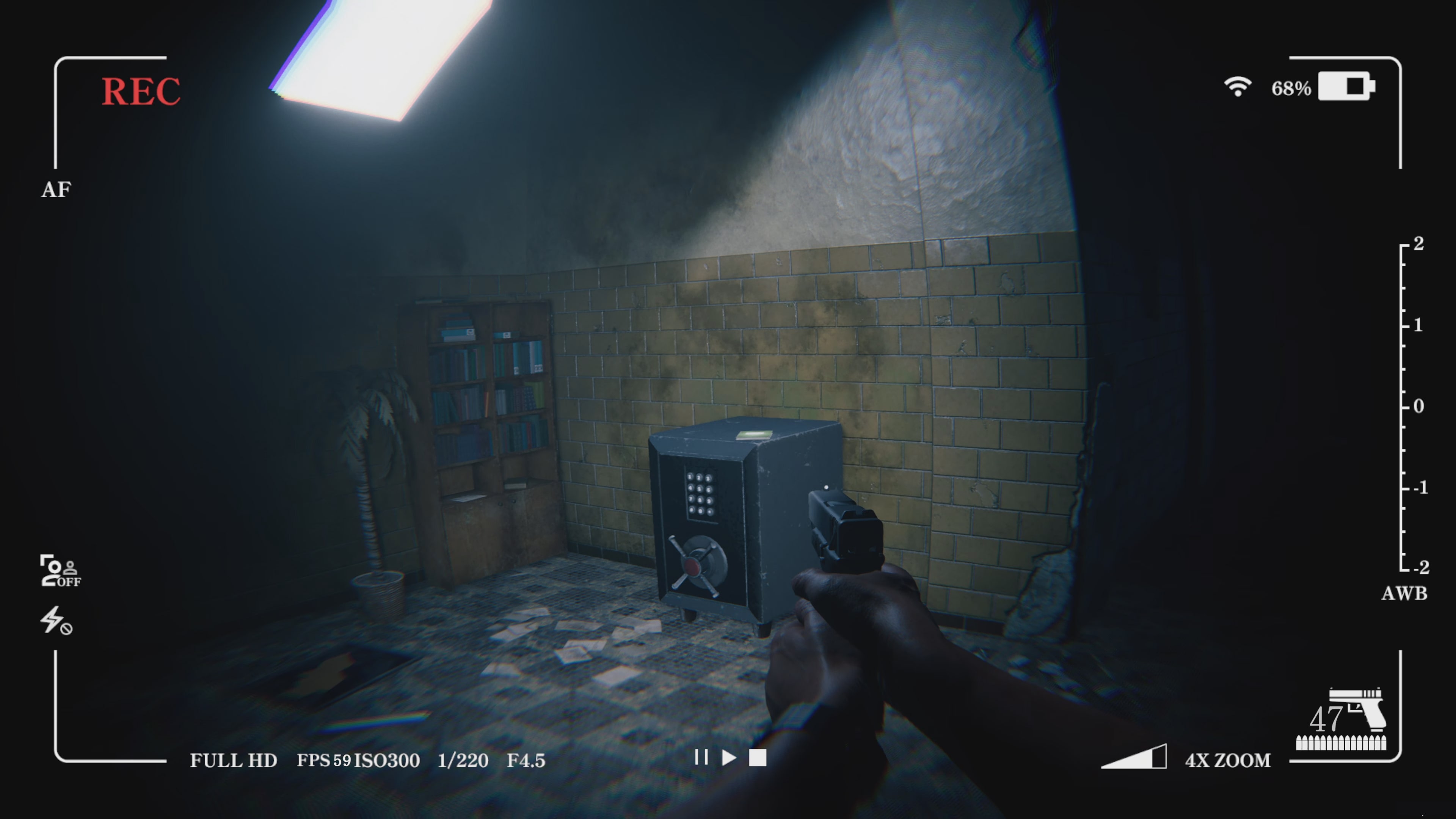
Task: Click the ISO300 setting
Action: pos(387,761)
